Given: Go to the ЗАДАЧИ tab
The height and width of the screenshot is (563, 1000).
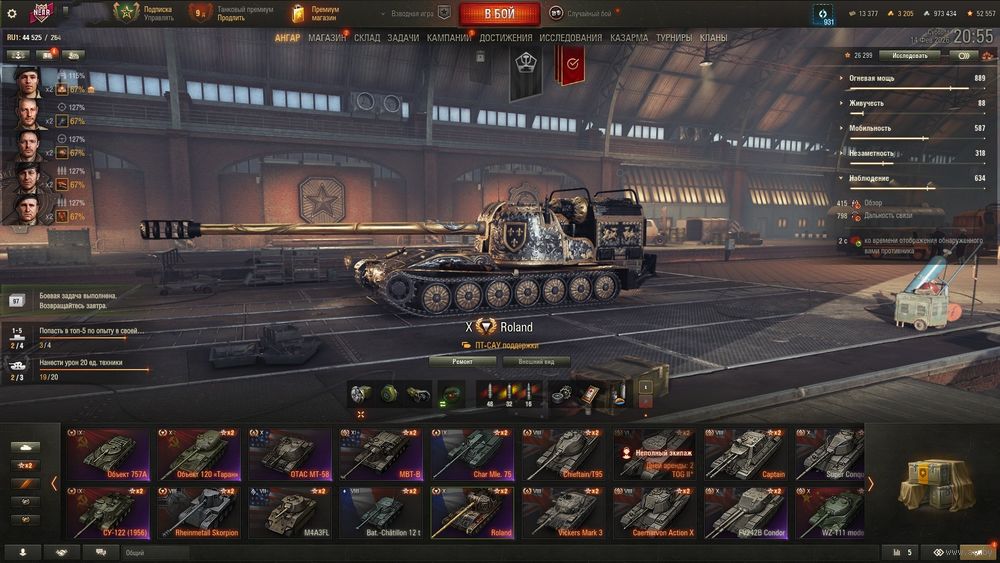Looking at the screenshot, I should 403,38.
